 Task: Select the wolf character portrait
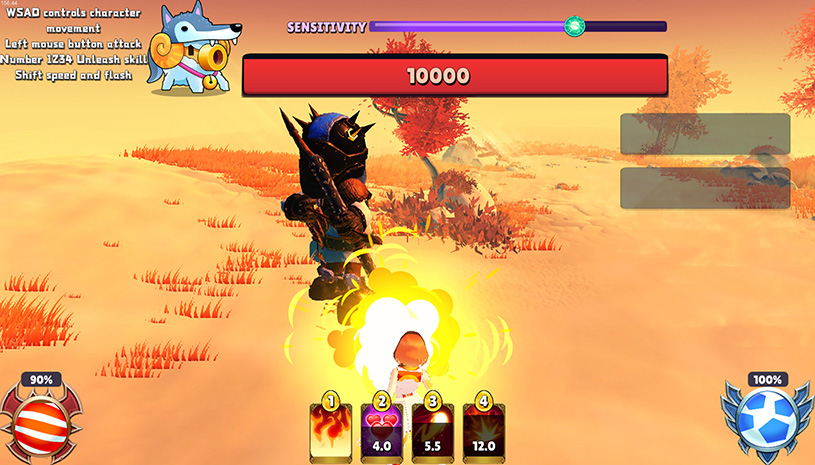(x=194, y=50)
